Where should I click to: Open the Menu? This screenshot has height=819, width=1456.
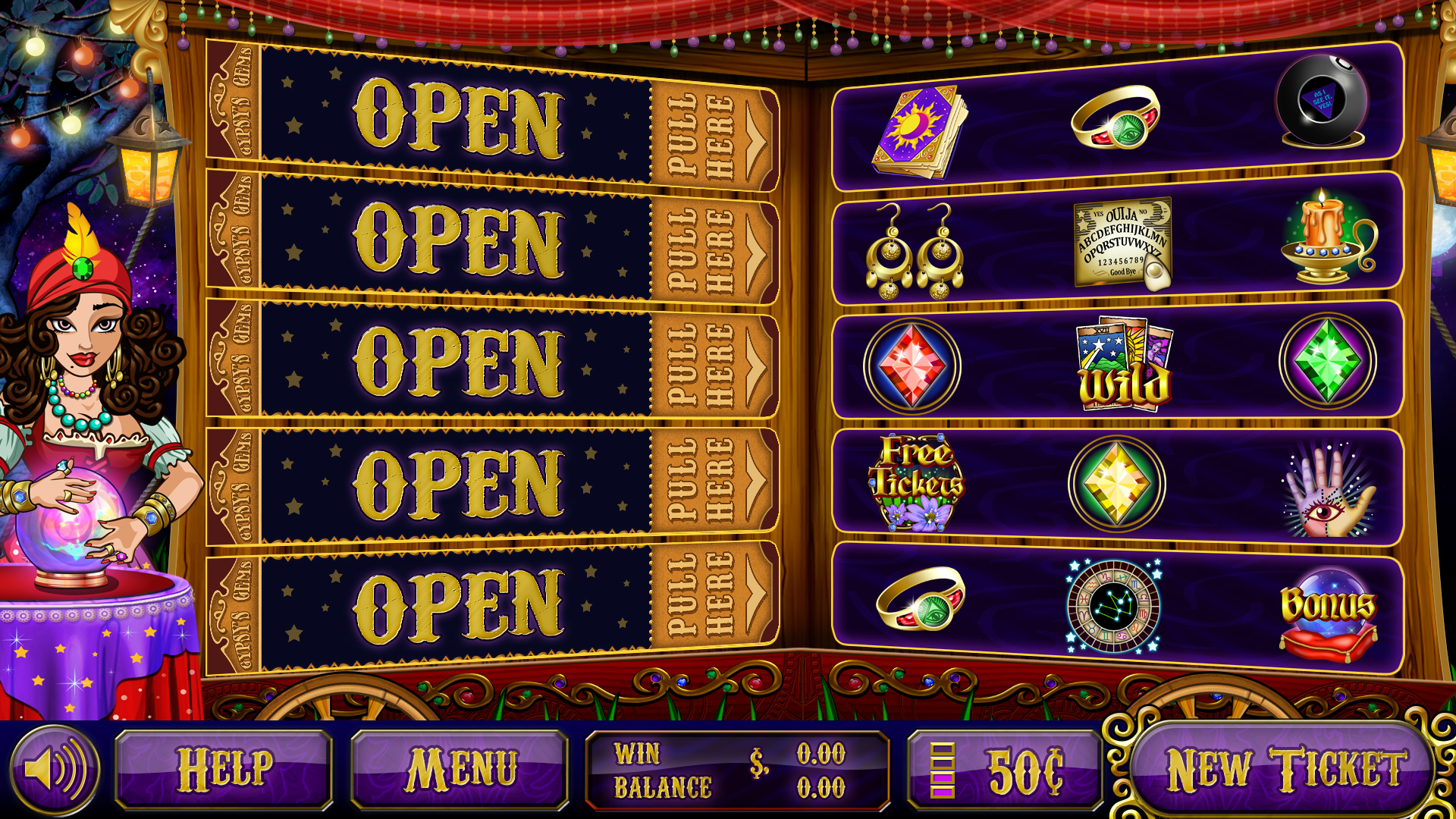460,770
